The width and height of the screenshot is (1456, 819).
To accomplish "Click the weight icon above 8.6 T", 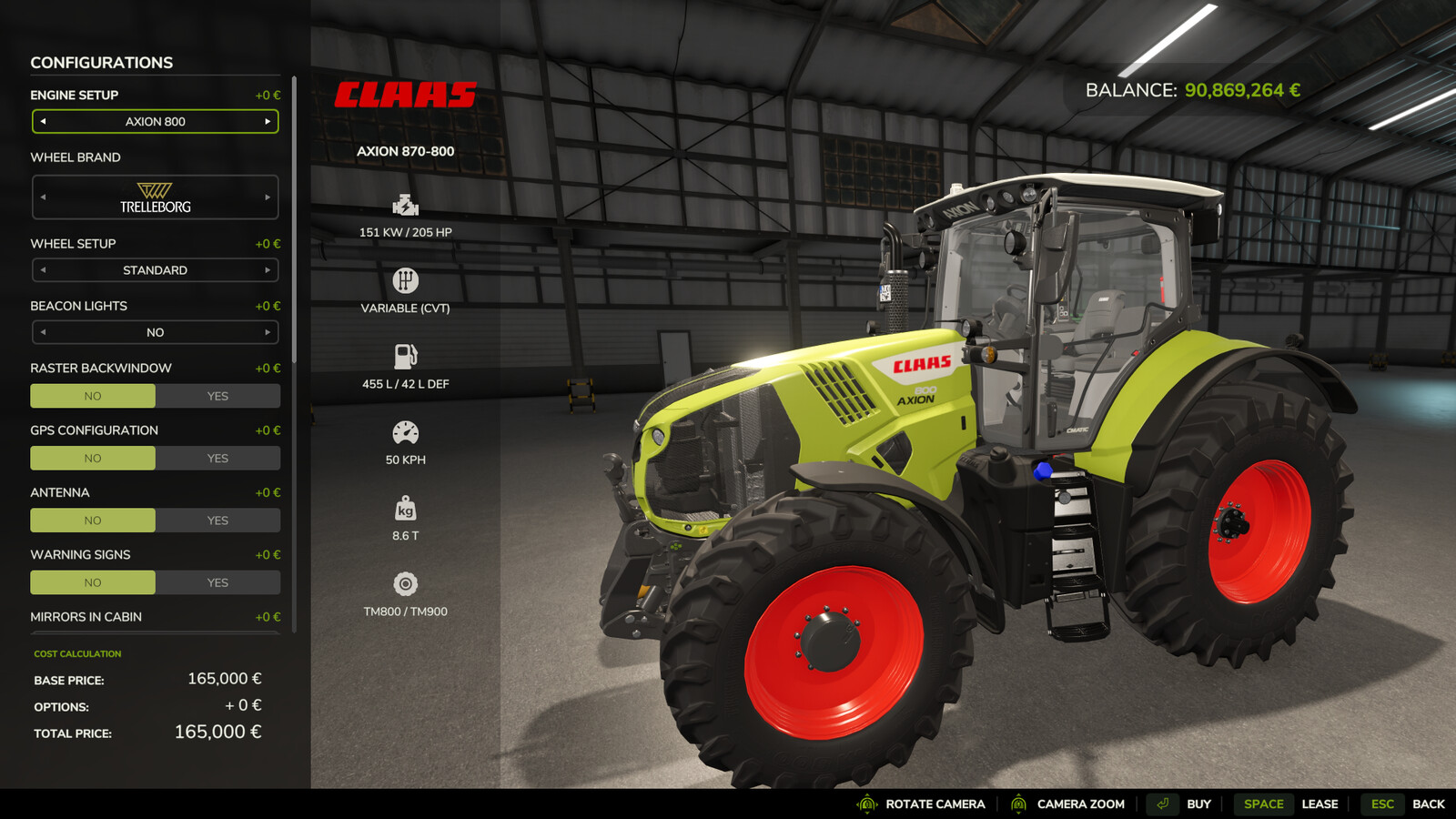I will [406, 505].
